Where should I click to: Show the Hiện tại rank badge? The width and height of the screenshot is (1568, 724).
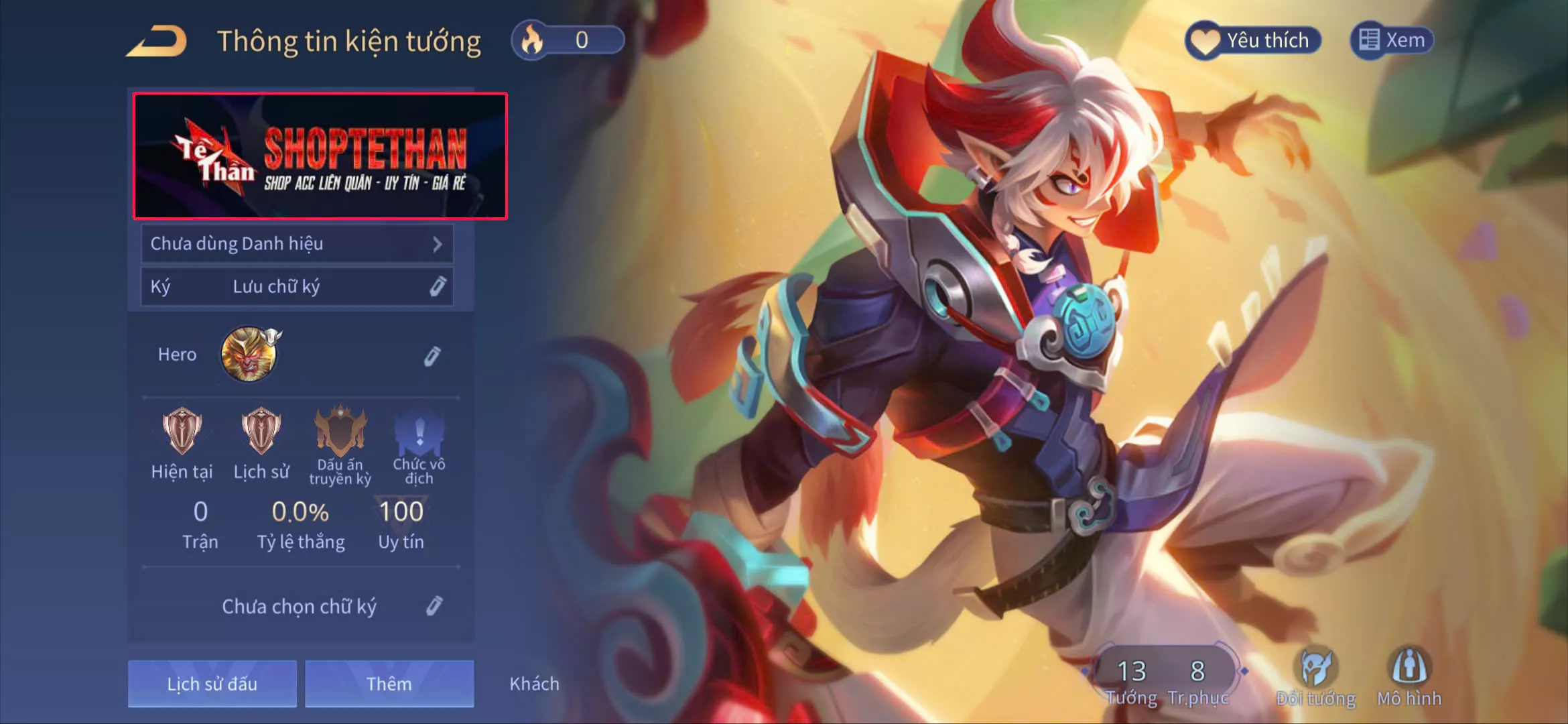pyautogui.click(x=182, y=432)
